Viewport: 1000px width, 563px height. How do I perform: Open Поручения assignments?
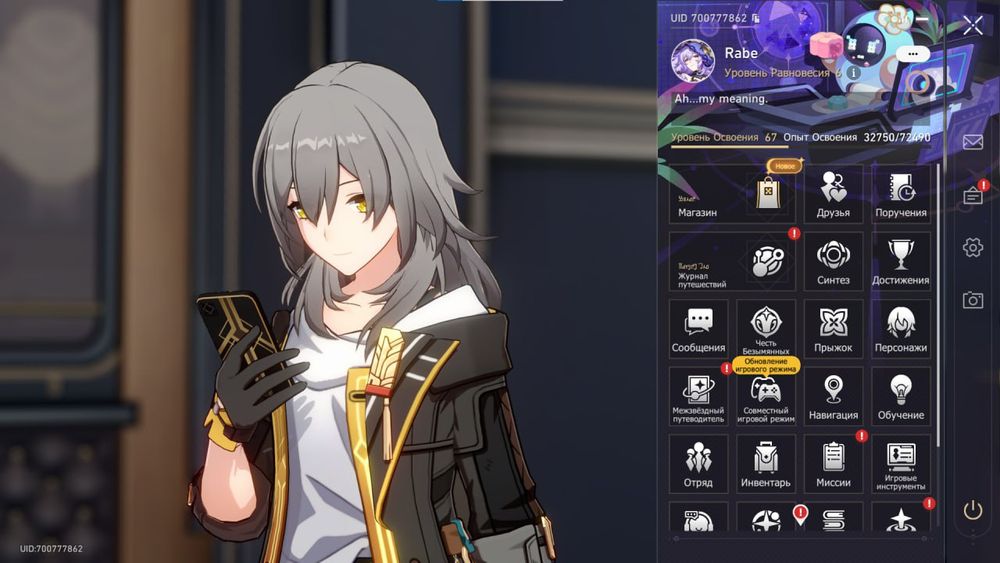click(x=901, y=194)
